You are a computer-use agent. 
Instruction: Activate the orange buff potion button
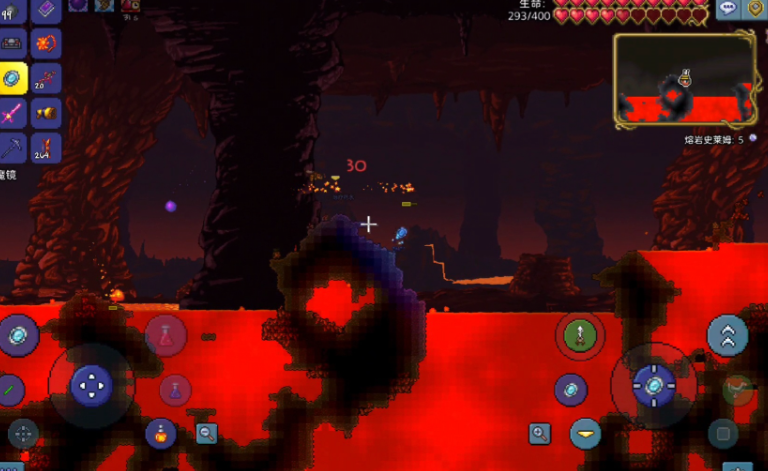tap(160, 433)
